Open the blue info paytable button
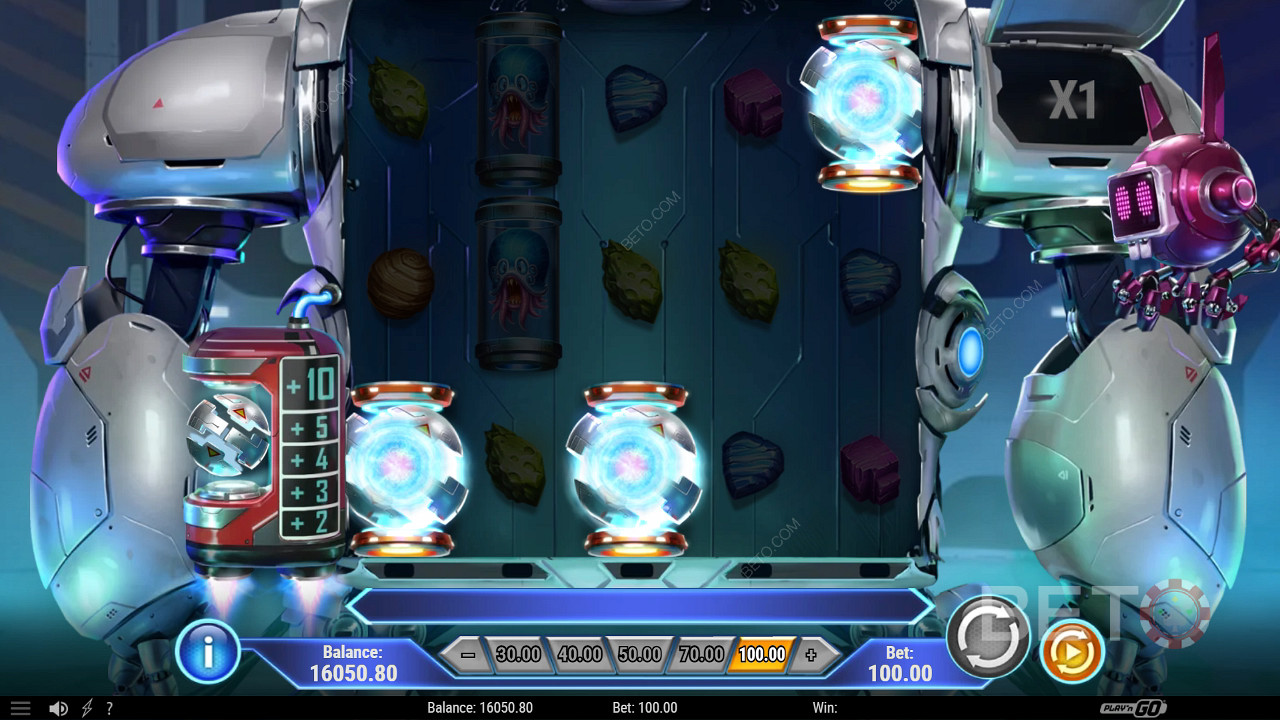Image resolution: width=1280 pixels, height=720 pixels. tap(207, 652)
